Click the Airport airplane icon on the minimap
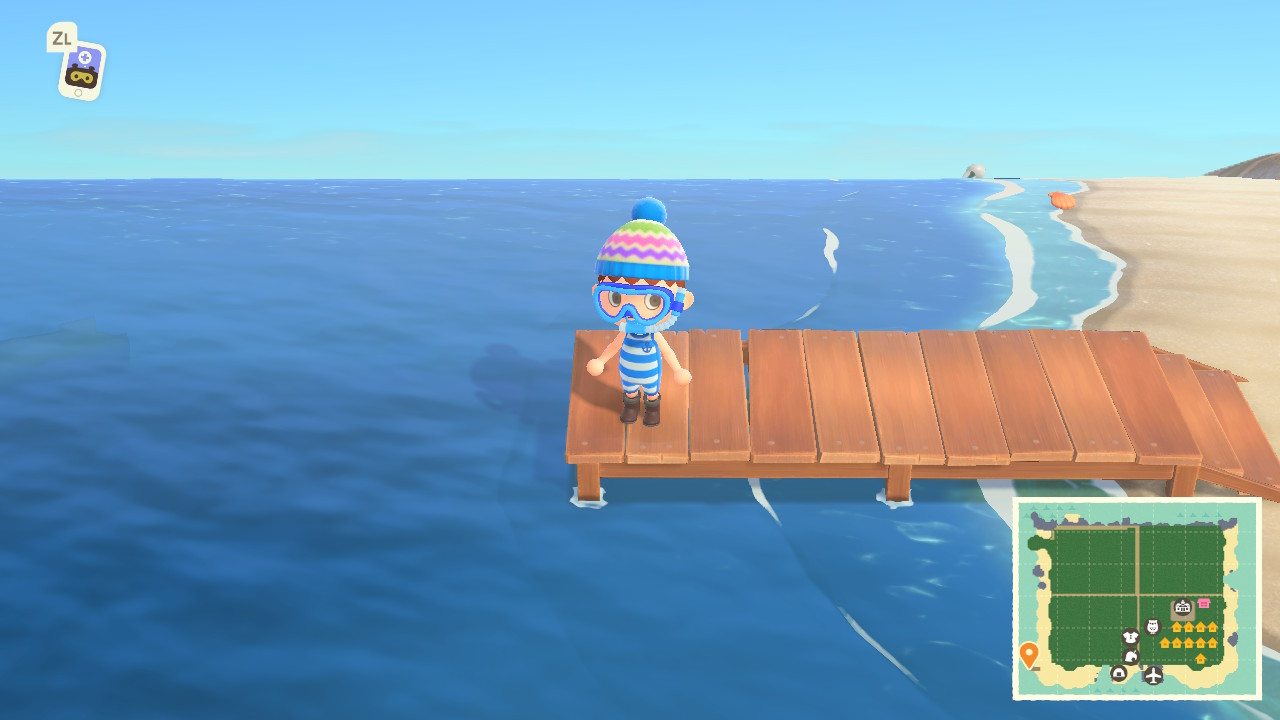This screenshot has width=1280, height=720. pyautogui.click(x=1153, y=675)
